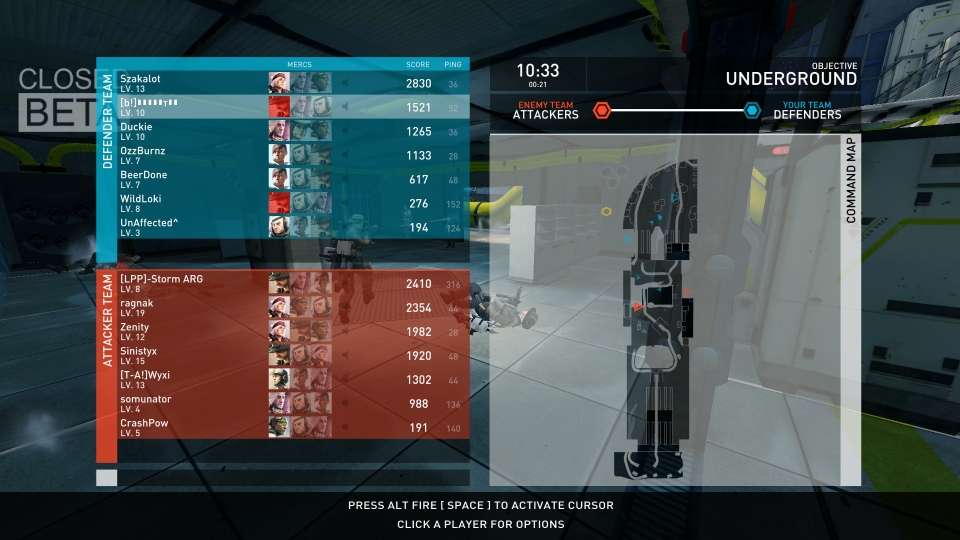Open player options for Sinistyx
This screenshot has width=960, height=540.
pyautogui.click(x=139, y=355)
